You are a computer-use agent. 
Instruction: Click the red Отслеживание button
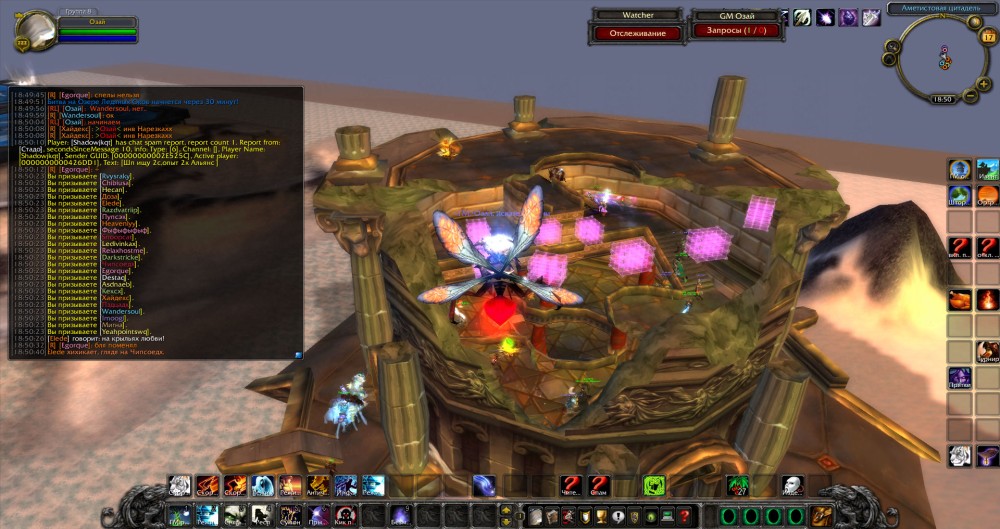click(631, 33)
